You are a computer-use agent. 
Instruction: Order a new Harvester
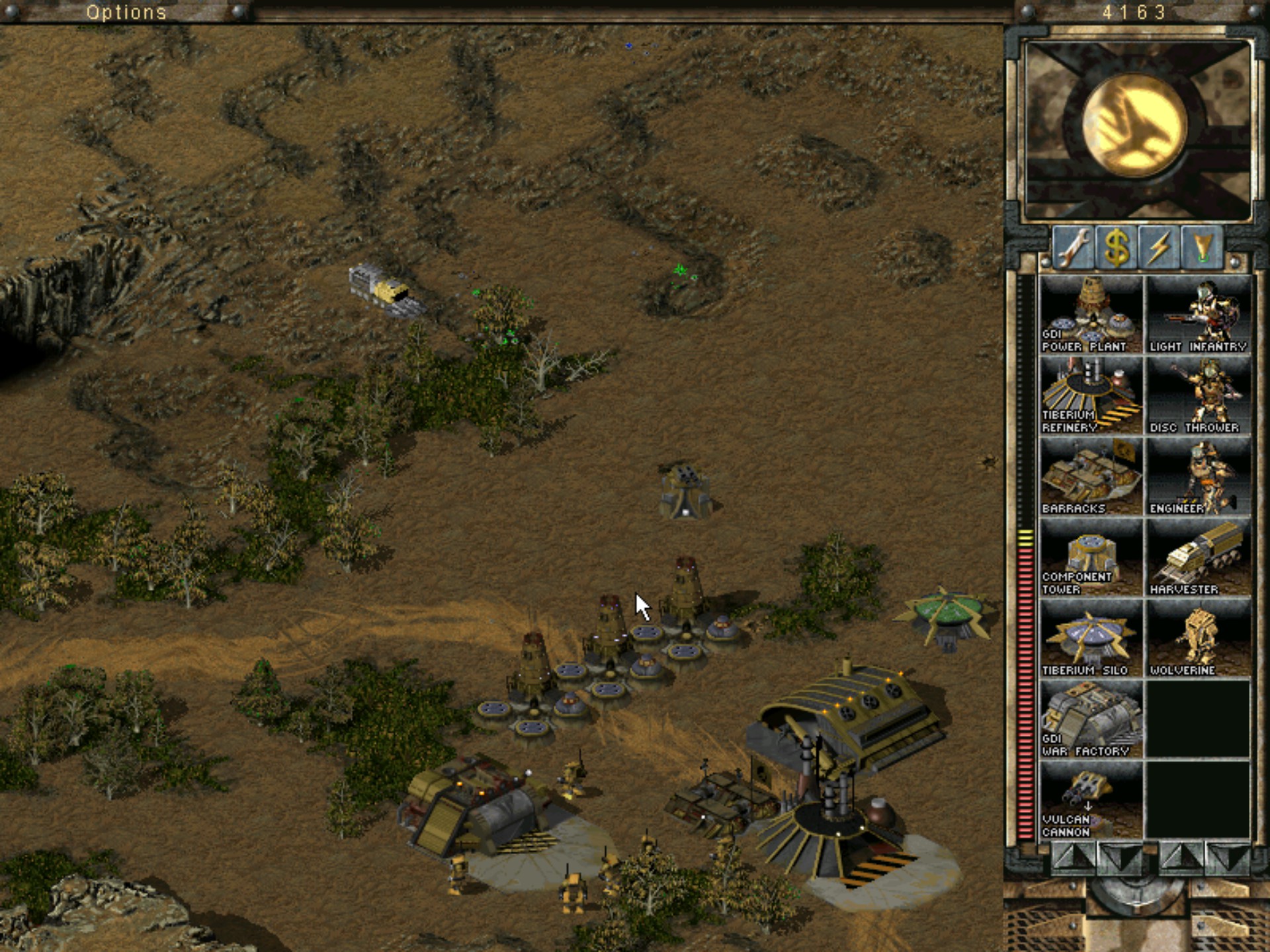coord(1198,557)
